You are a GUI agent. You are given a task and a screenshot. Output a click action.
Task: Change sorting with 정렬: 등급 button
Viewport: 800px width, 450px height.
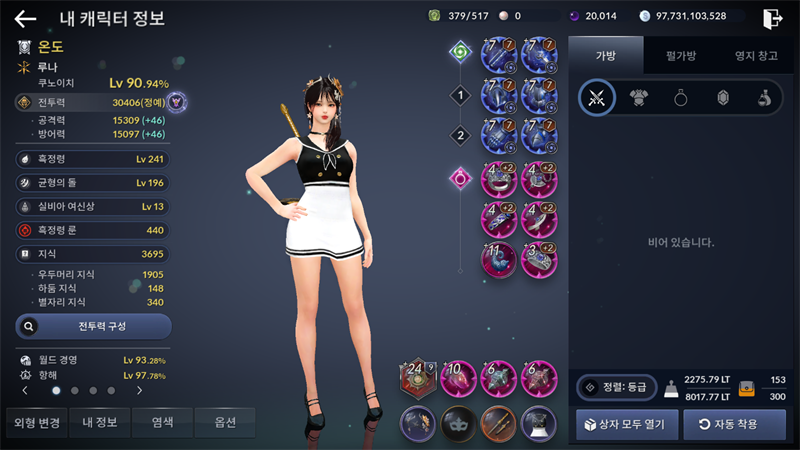click(614, 387)
